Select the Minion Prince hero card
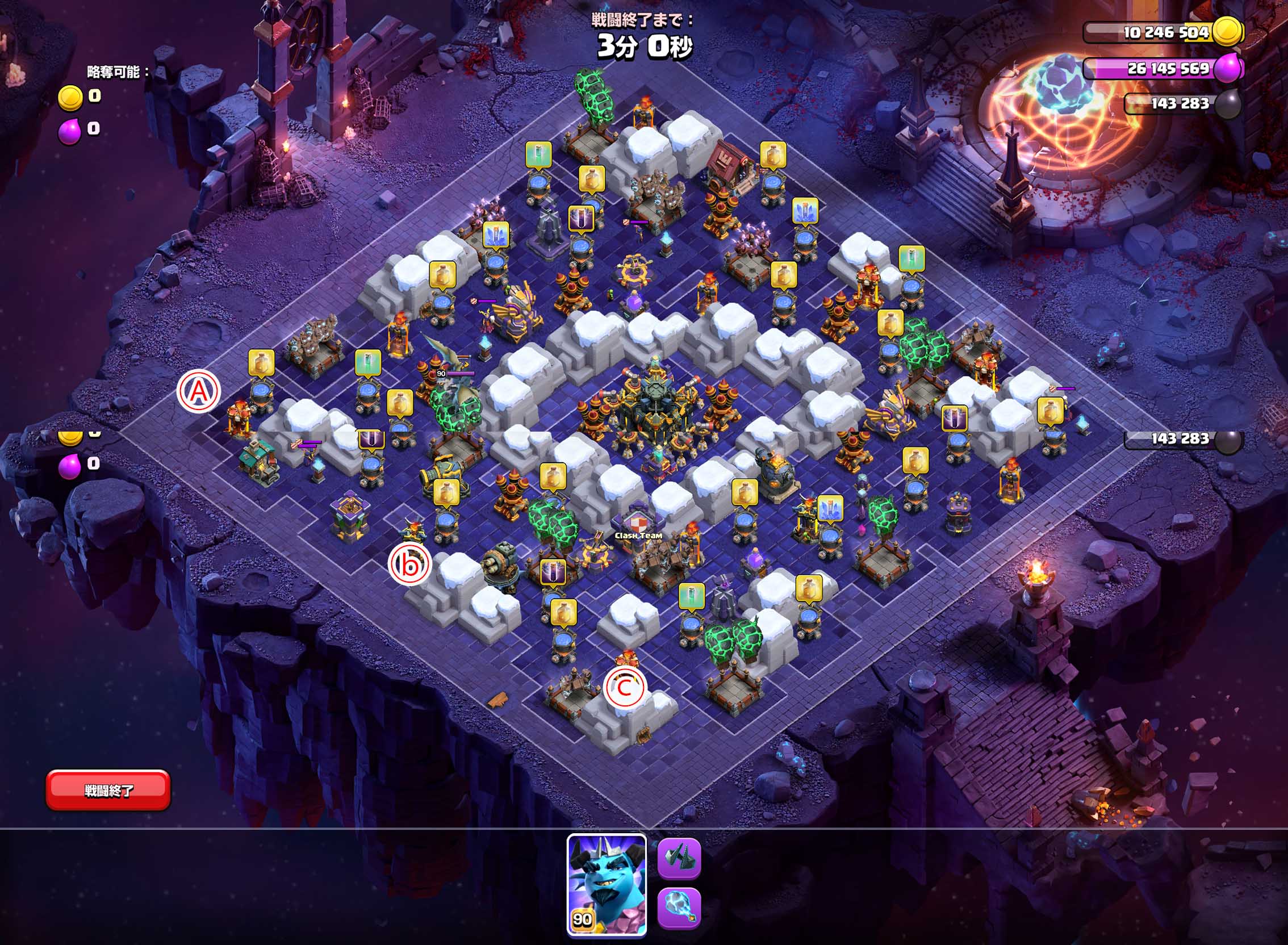 [x=607, y=885]
